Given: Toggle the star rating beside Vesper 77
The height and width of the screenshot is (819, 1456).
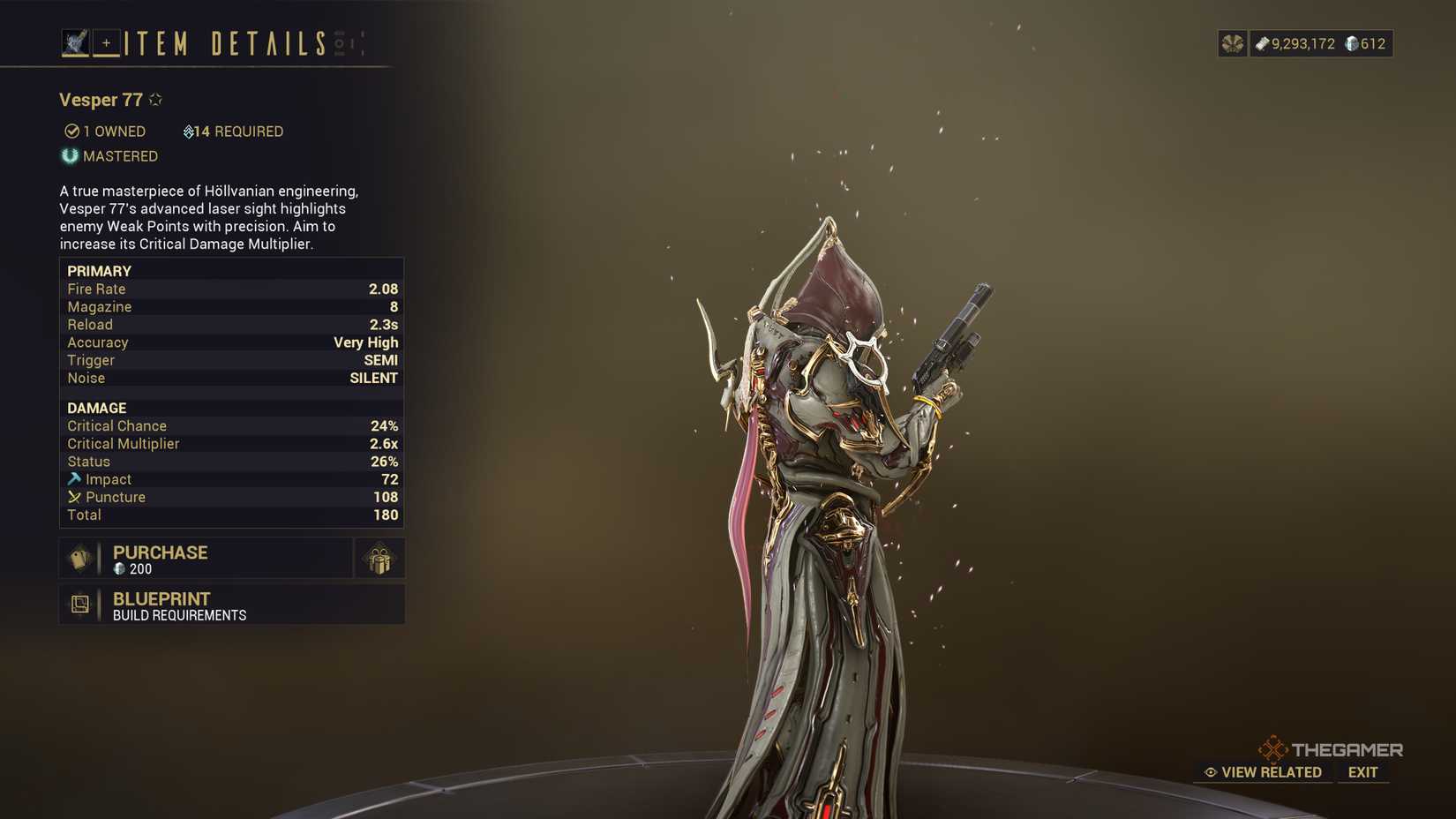Looking at the screenshot, I should coord(154,99).
